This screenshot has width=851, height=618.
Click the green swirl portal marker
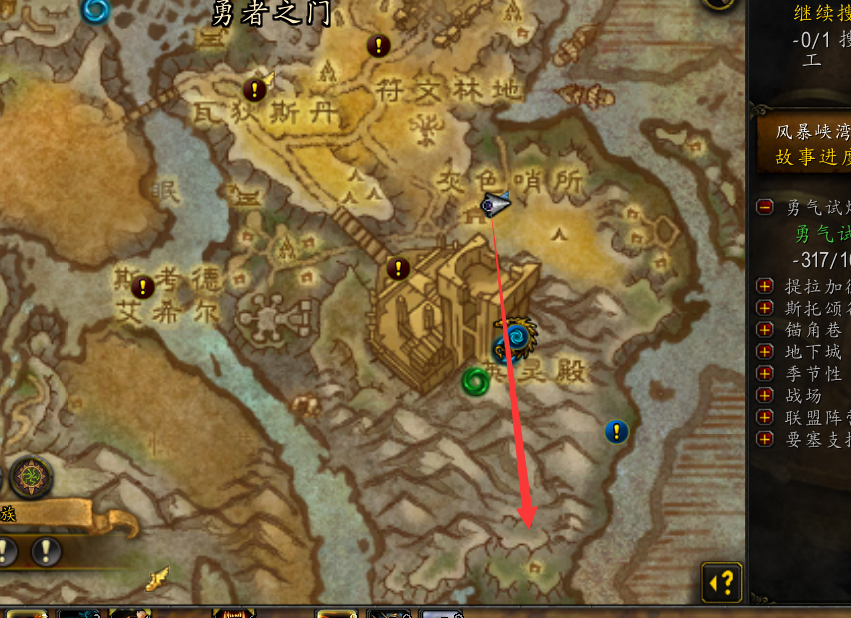pyautogui.click(x=475, y=380)
